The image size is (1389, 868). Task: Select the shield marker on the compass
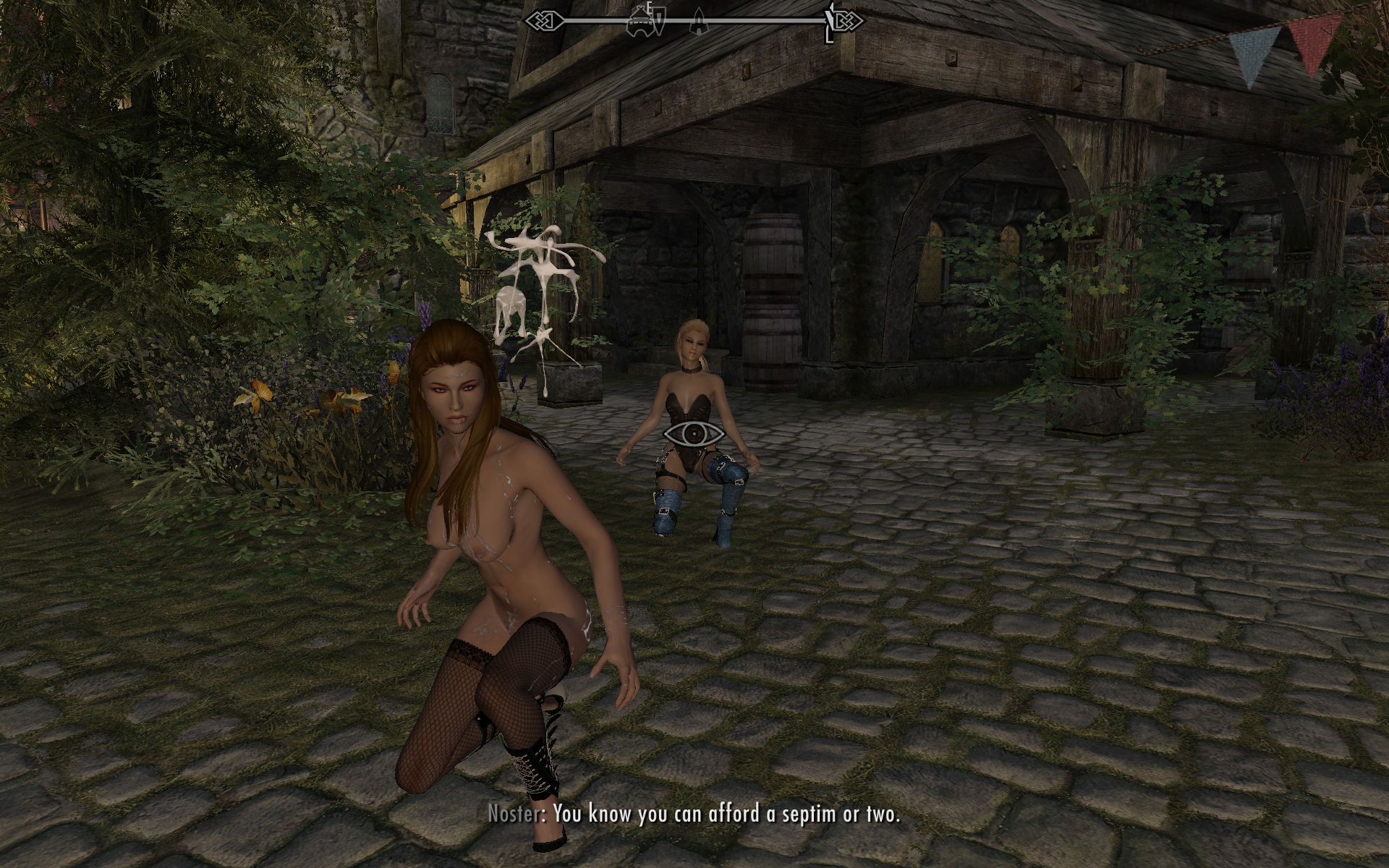[x=660, y=20]
